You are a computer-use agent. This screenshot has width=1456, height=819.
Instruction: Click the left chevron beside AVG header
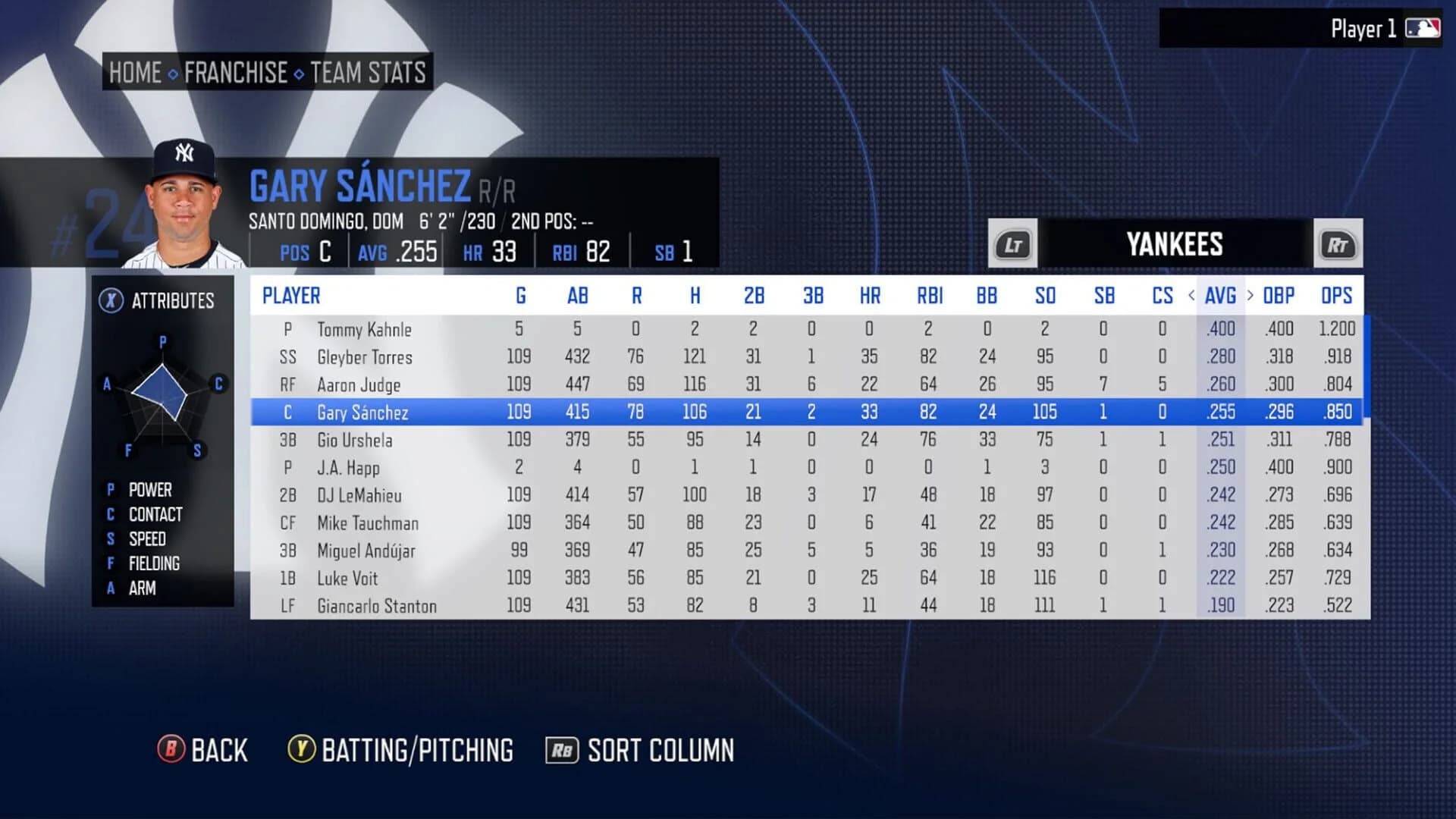click(x=1194, y=296)
